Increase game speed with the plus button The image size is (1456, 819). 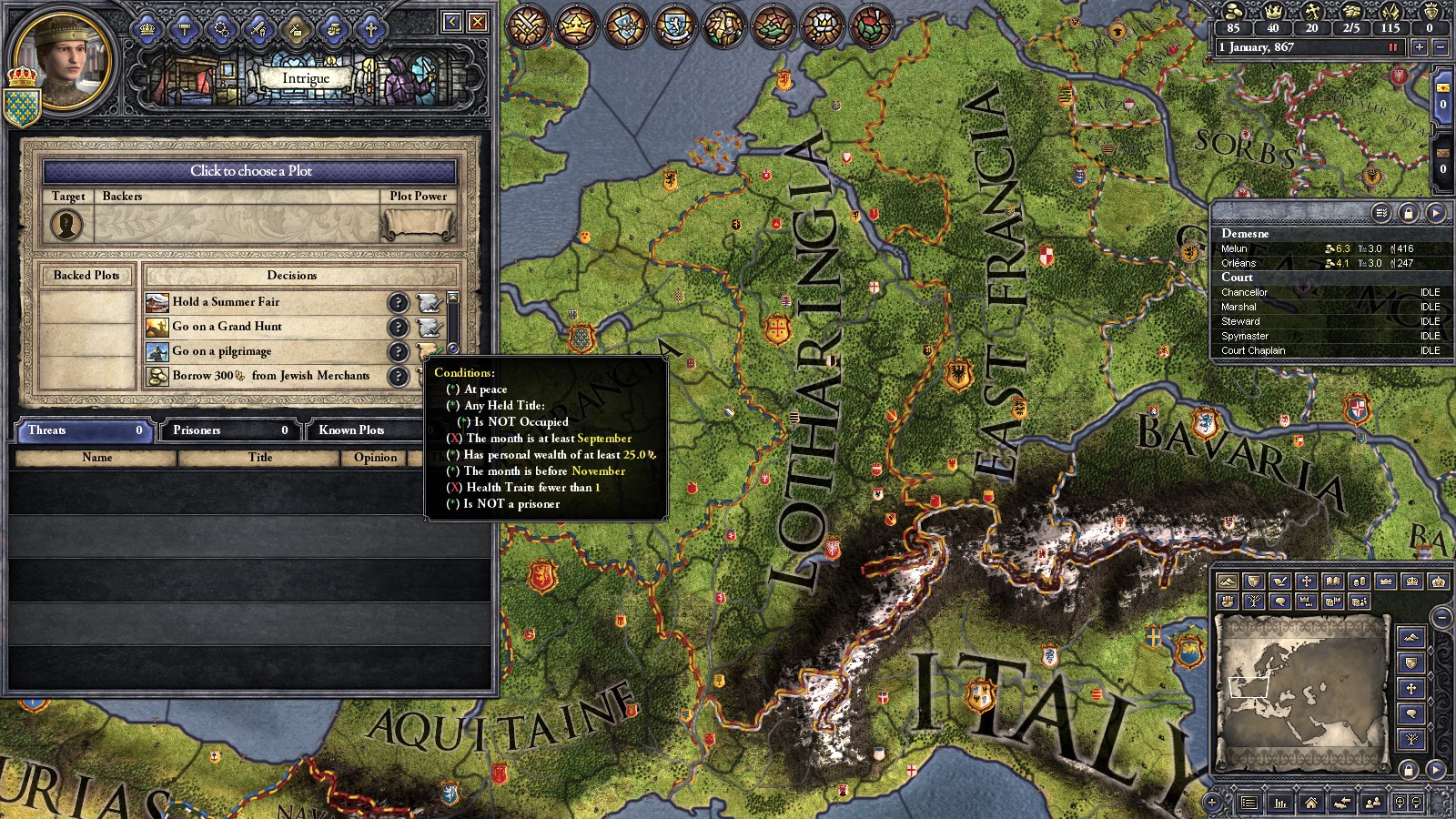point(1419,47)
